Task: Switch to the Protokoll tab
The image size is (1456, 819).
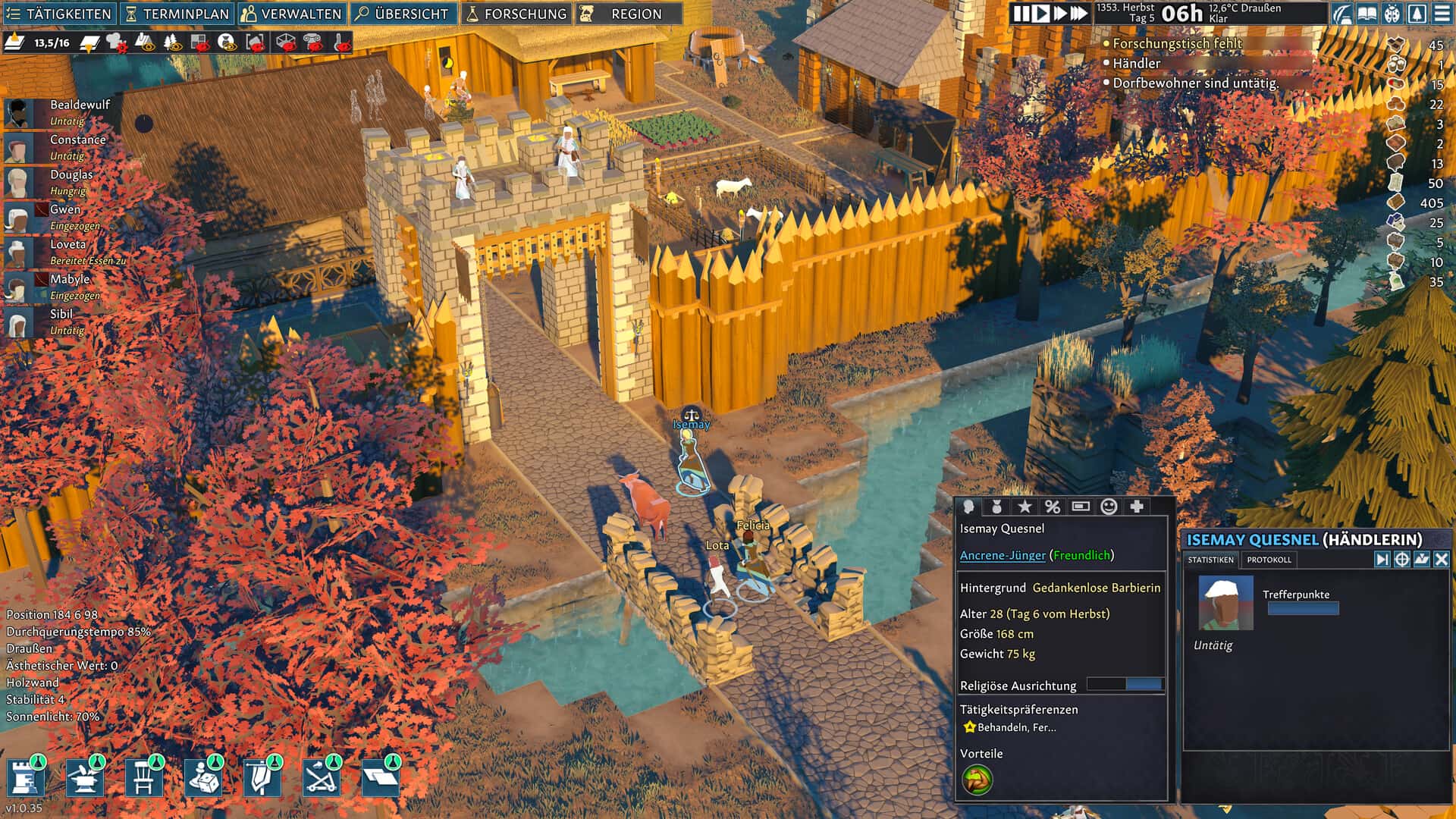Action: click(x=1269, y=560)
